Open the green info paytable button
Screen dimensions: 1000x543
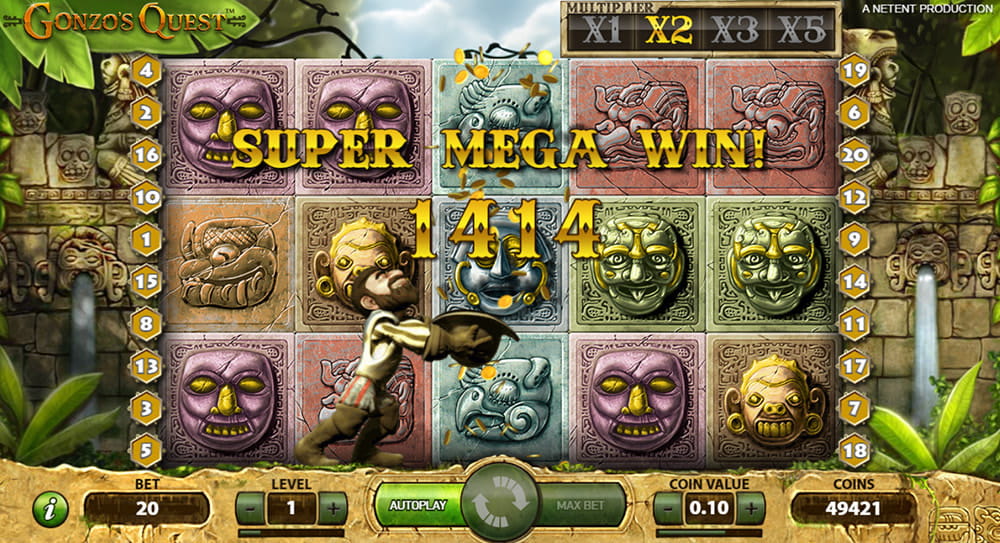pos(49,509)
